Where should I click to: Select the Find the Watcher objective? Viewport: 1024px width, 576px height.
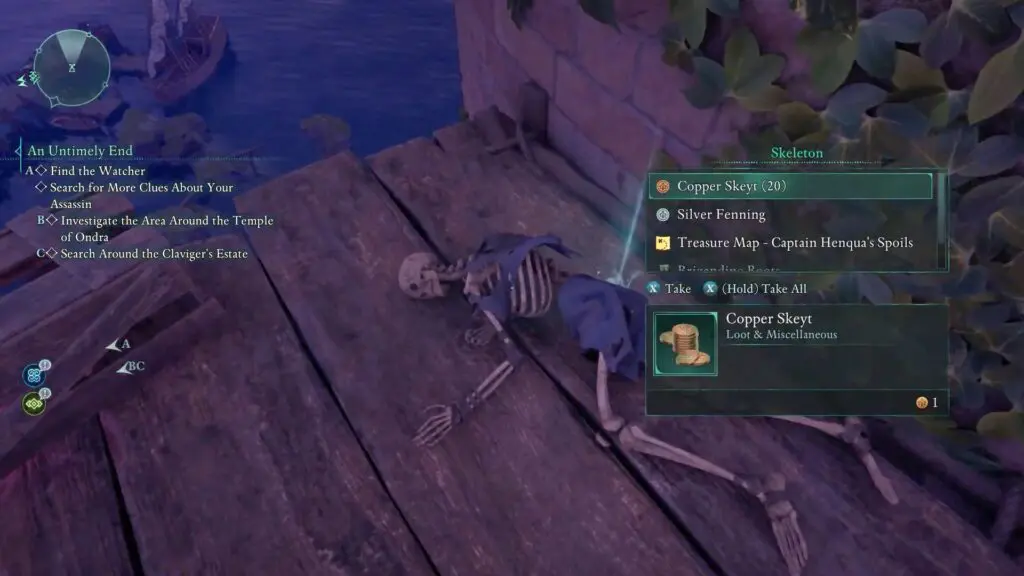pos(97,171)
